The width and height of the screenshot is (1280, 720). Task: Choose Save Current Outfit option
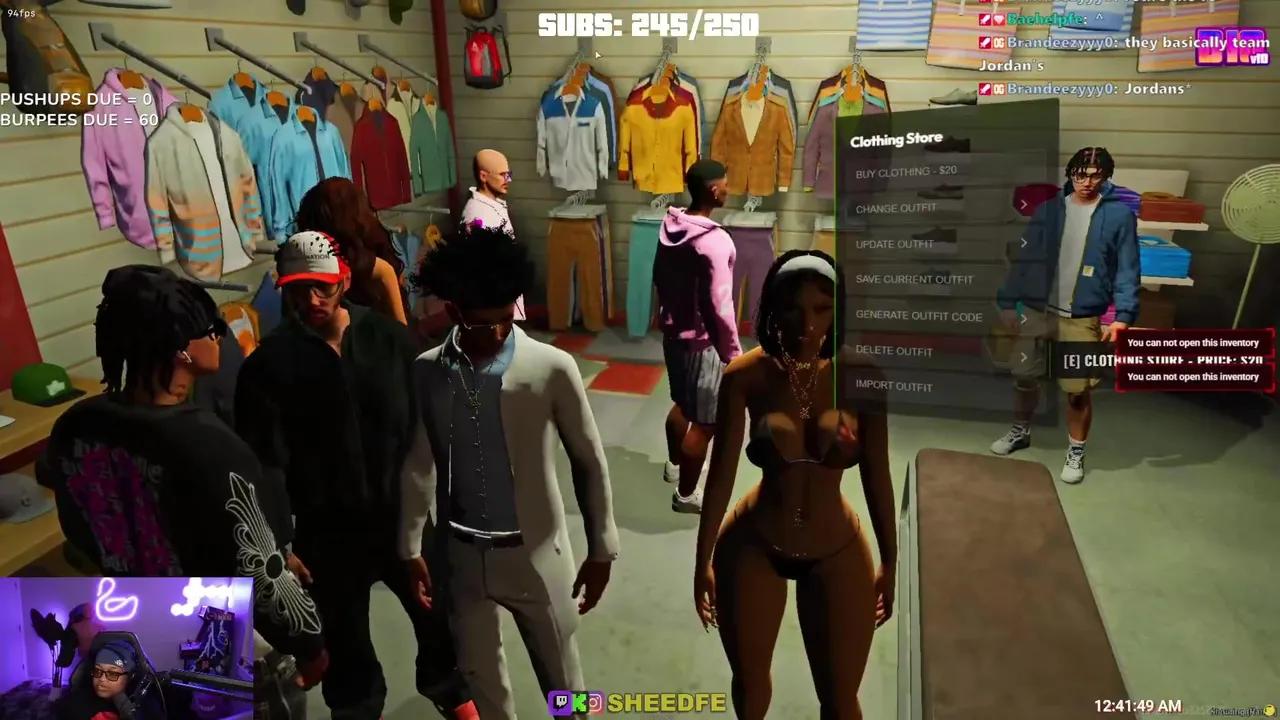(913, 280)
